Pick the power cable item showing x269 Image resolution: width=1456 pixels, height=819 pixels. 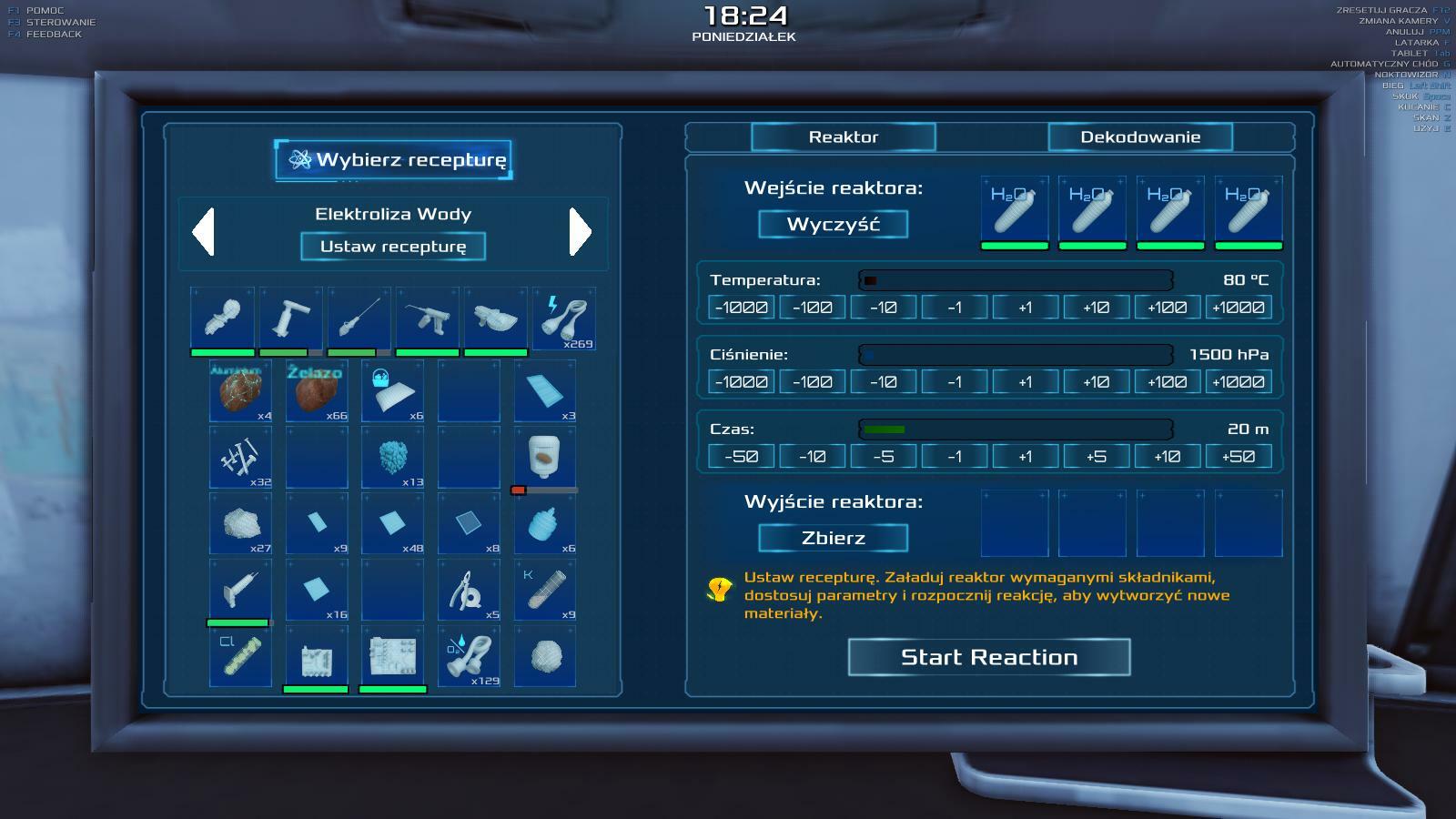564,318
